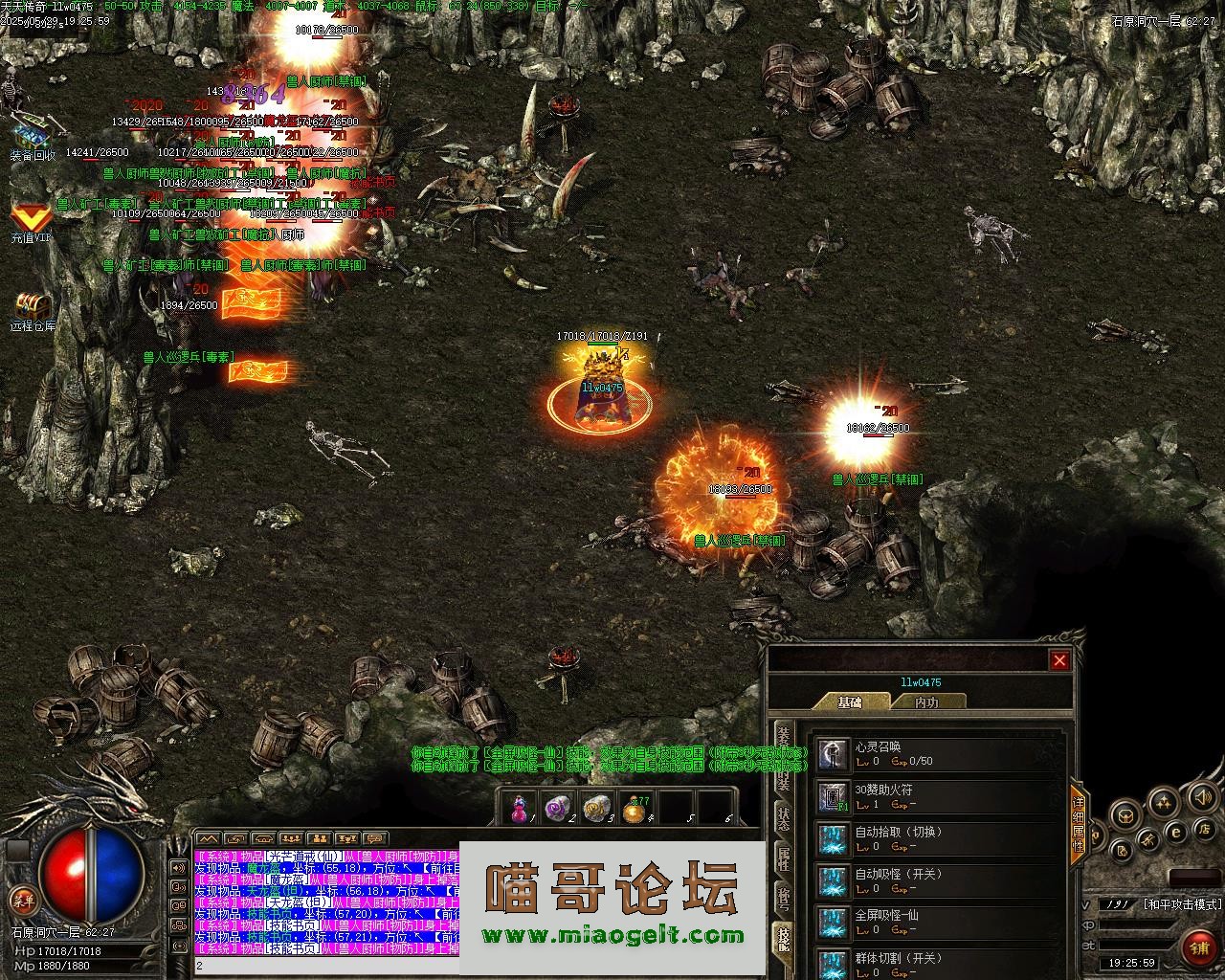Use the red potion in hotbar slot 1
The image size is (1225, 980).
pyautogui.click(x=519, y=809)
